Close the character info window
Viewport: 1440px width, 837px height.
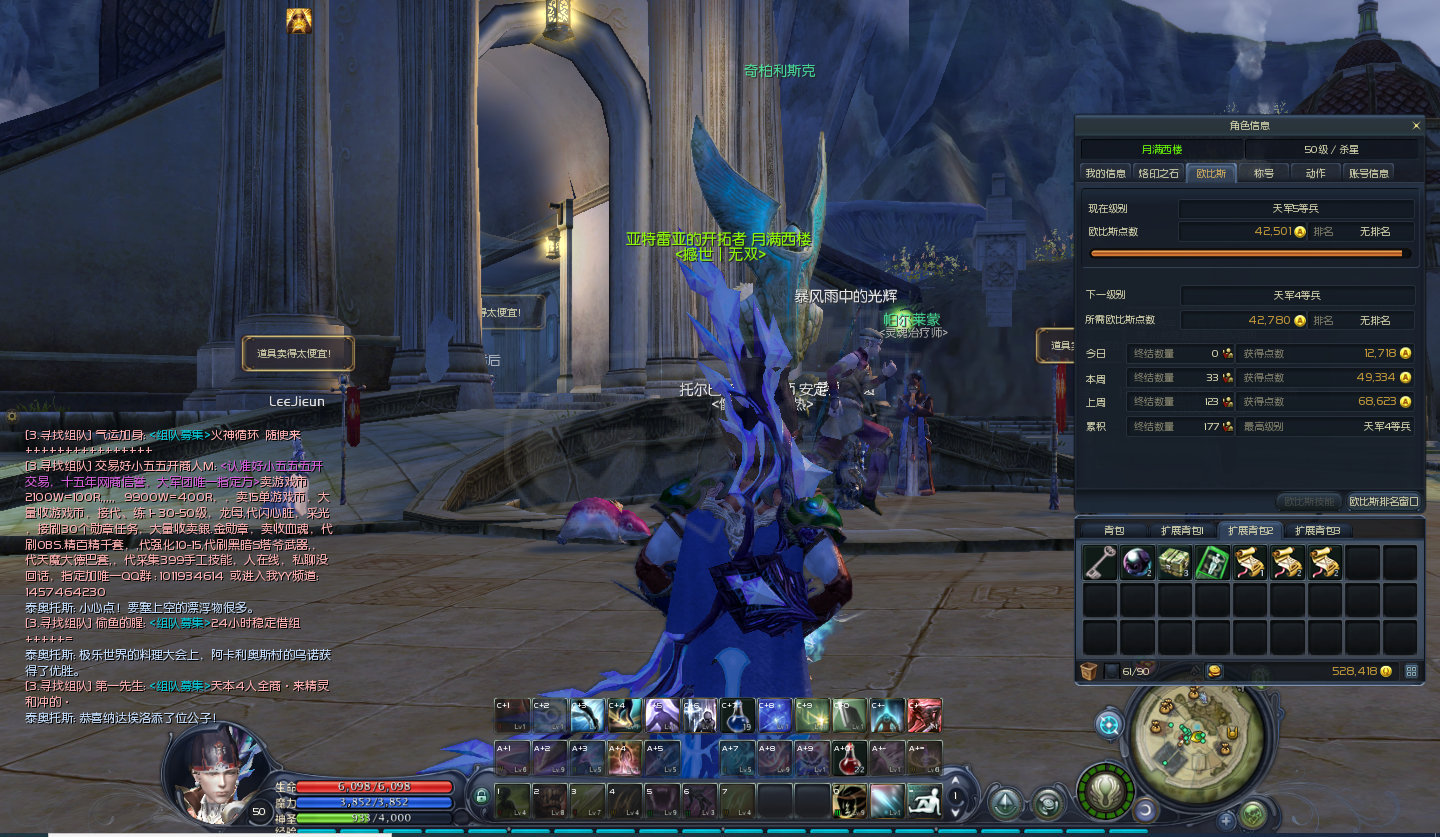click(1415, 126)
